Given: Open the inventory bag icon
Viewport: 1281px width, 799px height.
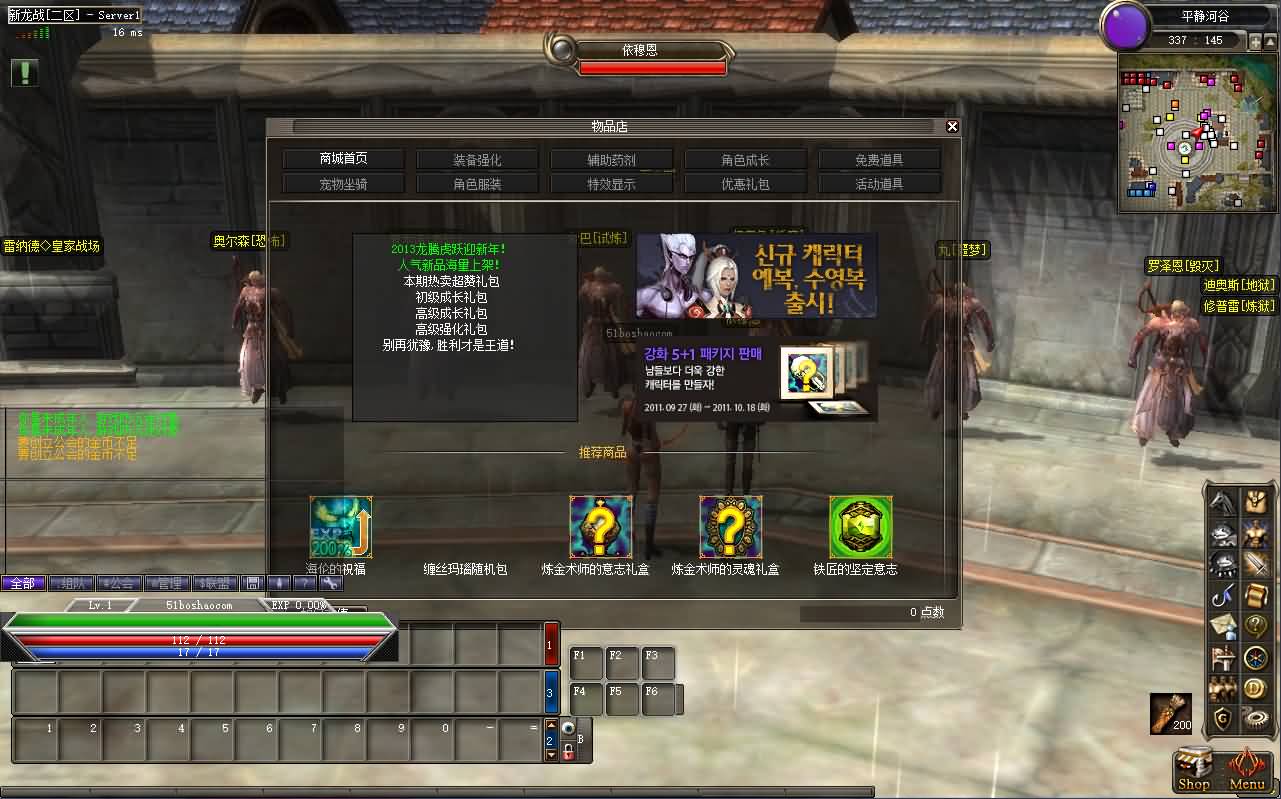Looking at the screenshot, I should (x=1254, y=503).
